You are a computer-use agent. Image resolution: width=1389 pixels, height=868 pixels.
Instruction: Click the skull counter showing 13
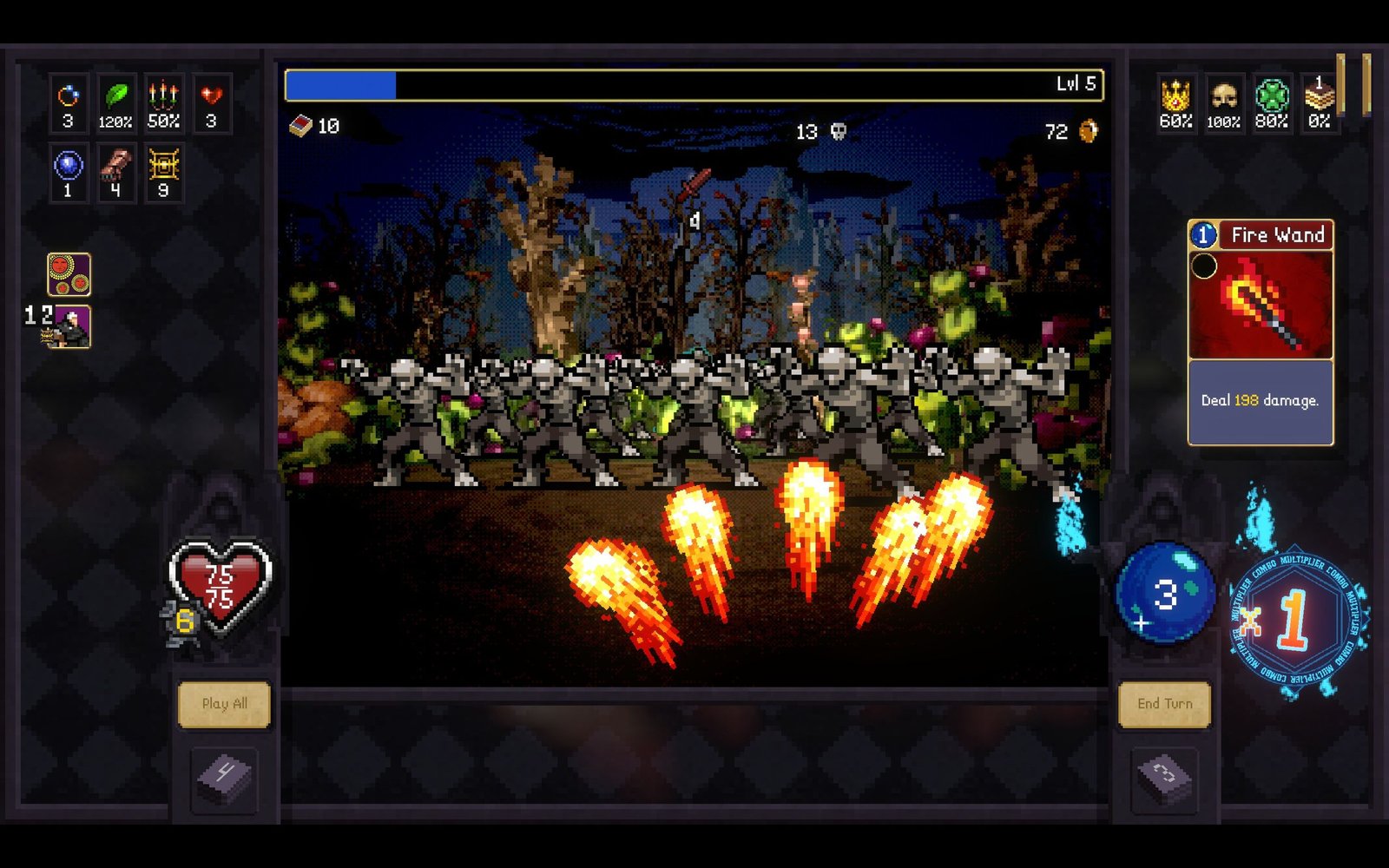click(819, 130)
